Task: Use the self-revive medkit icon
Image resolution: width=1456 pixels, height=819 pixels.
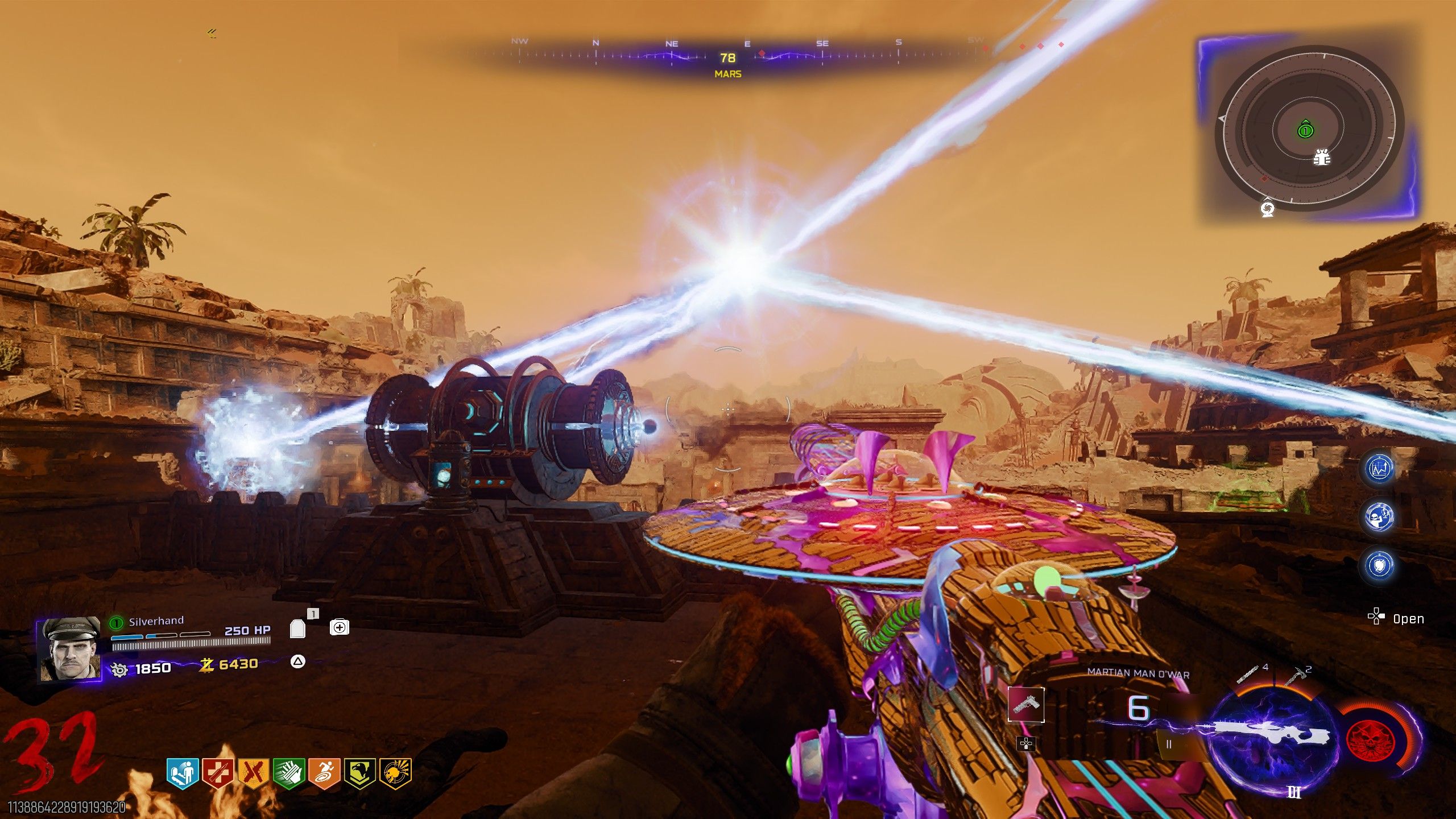Action: (340, 627)
